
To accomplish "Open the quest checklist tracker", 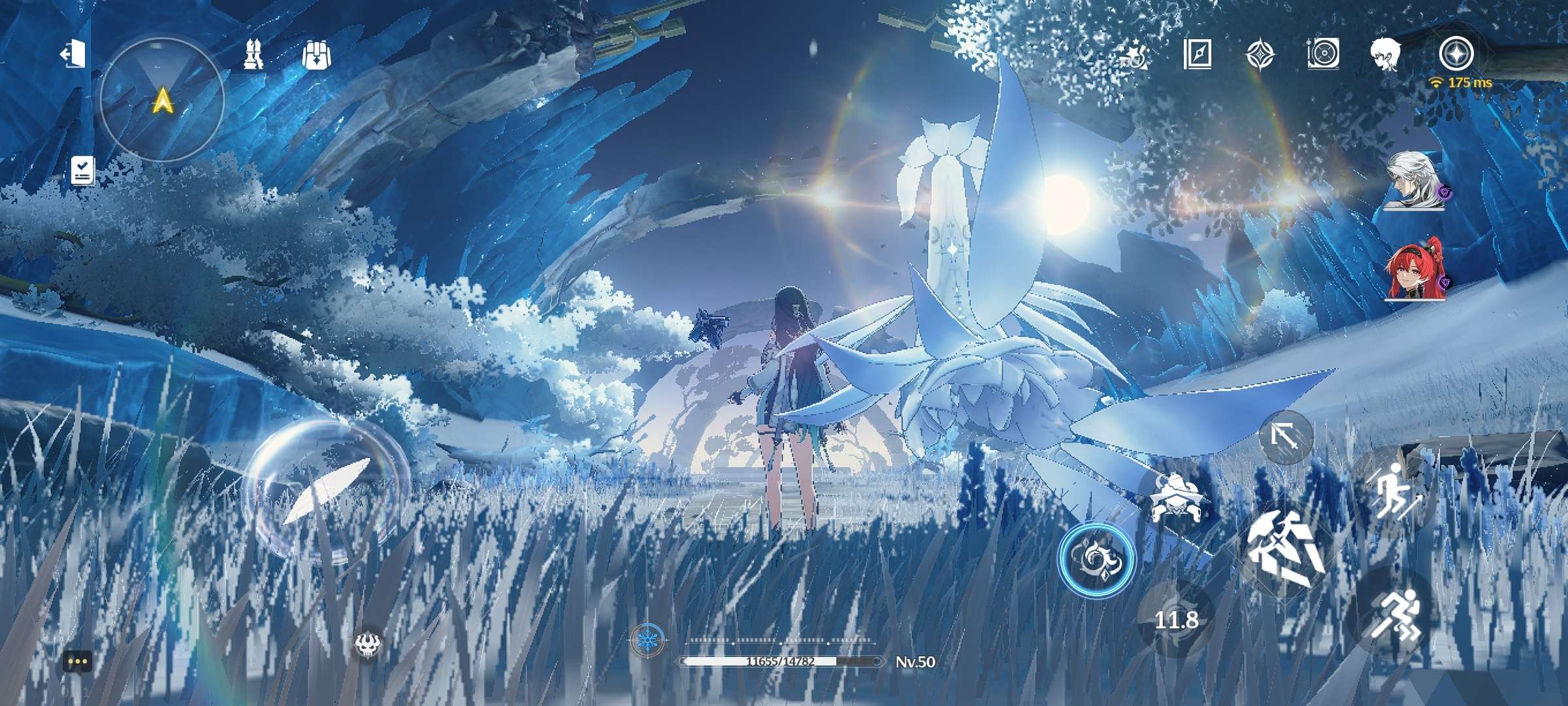I will (x=83, y=171).
